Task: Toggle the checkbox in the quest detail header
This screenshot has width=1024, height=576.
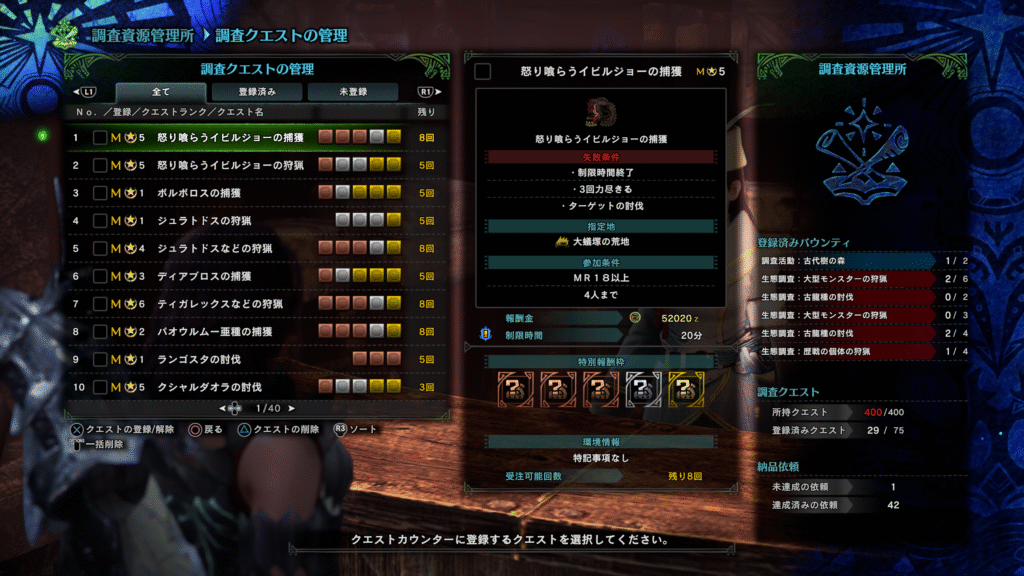Action: 483,71
